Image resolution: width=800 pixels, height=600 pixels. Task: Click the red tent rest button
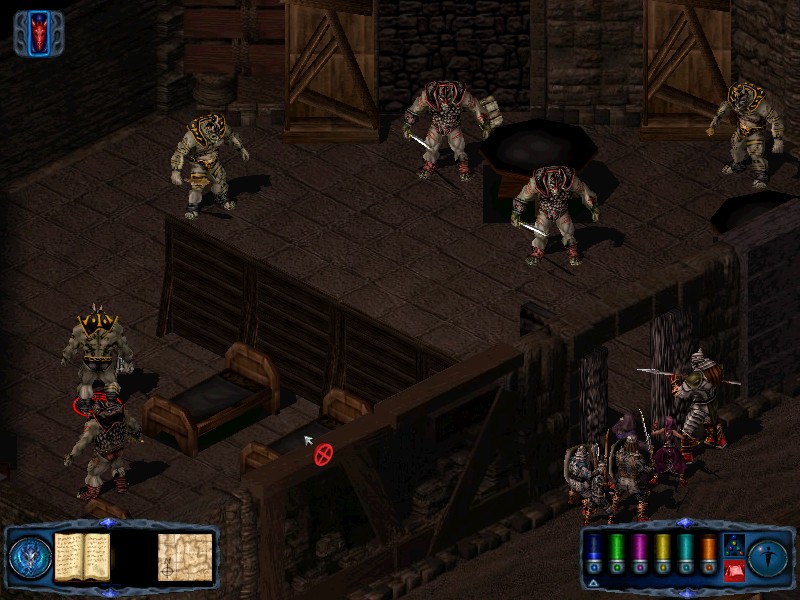pos(733,569)
